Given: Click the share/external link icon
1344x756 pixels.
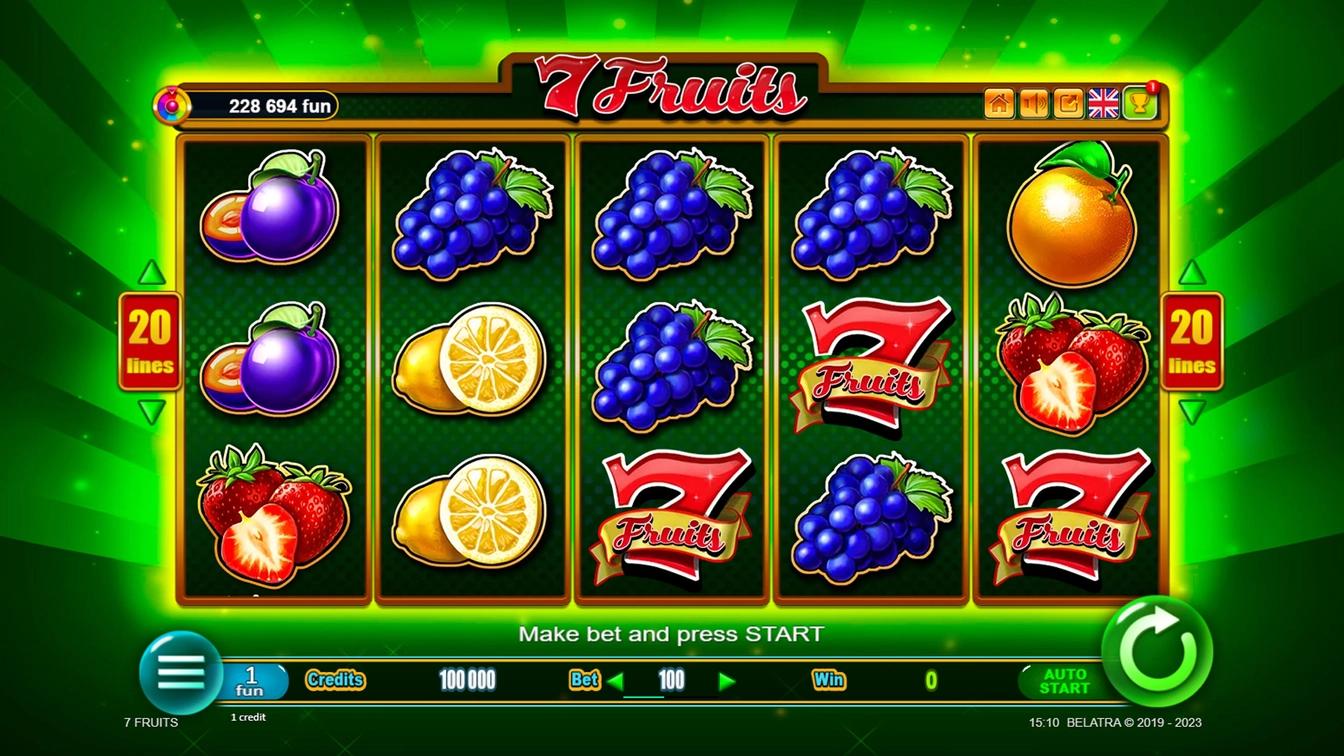Looking at the screenshot, I should pyautogui.click(x=1067, y=102).
